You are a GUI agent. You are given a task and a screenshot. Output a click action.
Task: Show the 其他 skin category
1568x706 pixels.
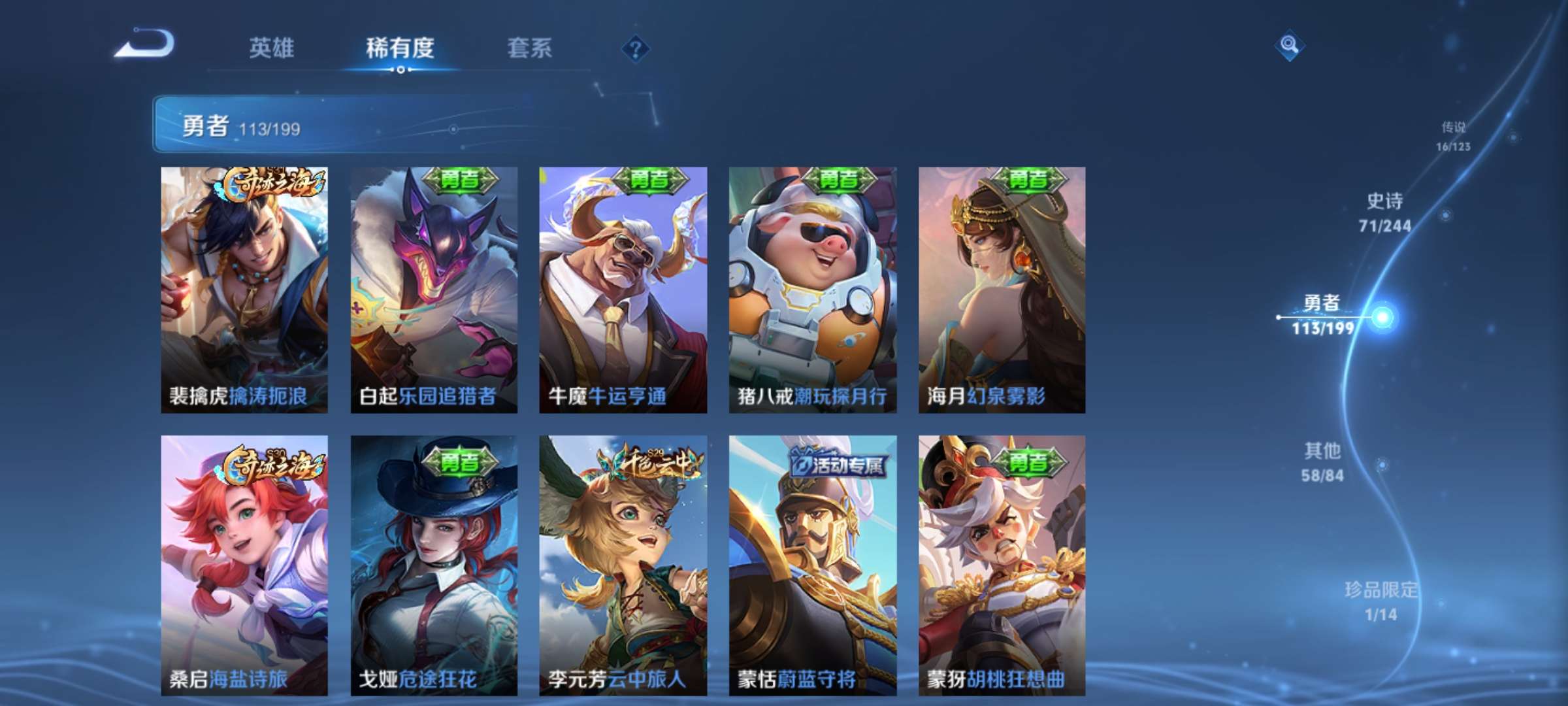tap(1322, 462)
